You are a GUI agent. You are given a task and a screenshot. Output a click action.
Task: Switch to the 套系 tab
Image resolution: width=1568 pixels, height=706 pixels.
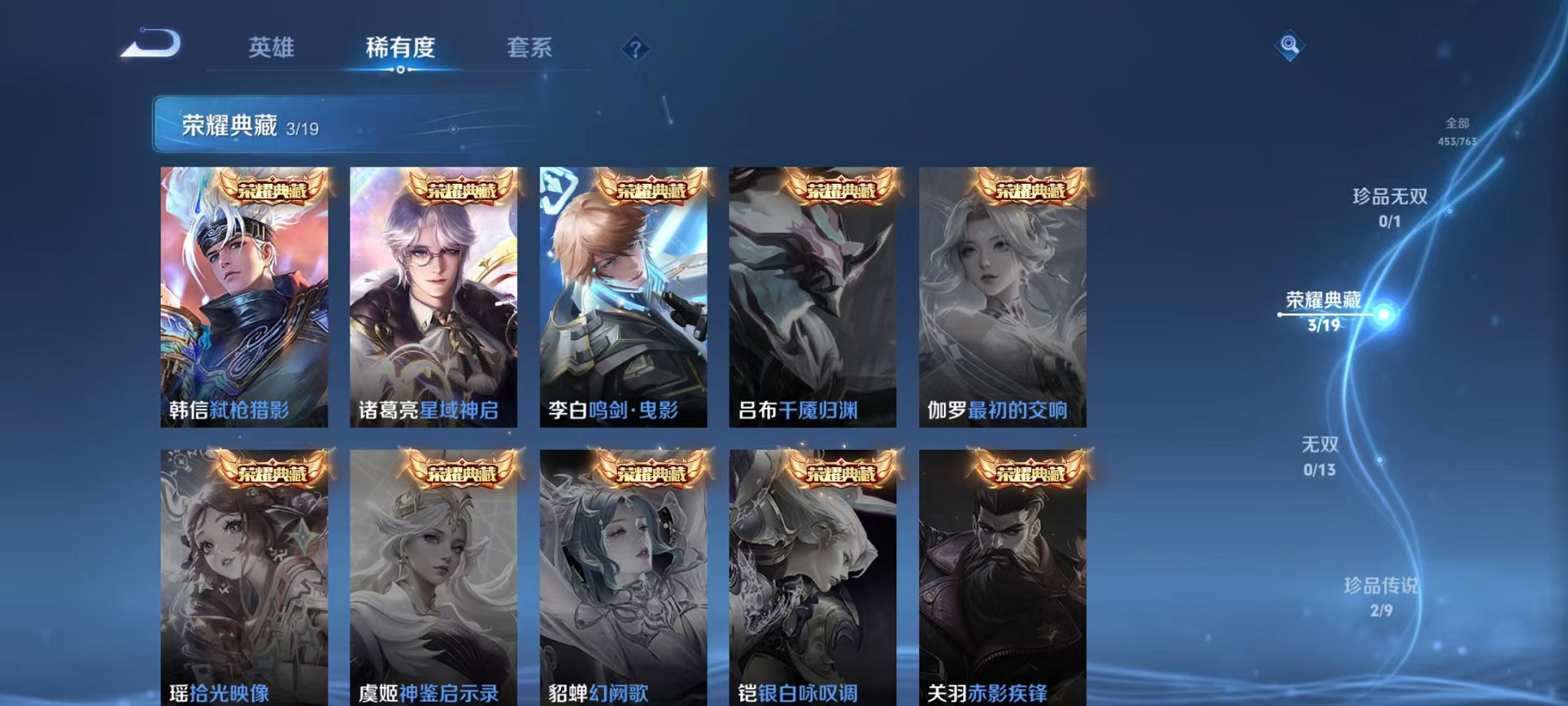538,48
